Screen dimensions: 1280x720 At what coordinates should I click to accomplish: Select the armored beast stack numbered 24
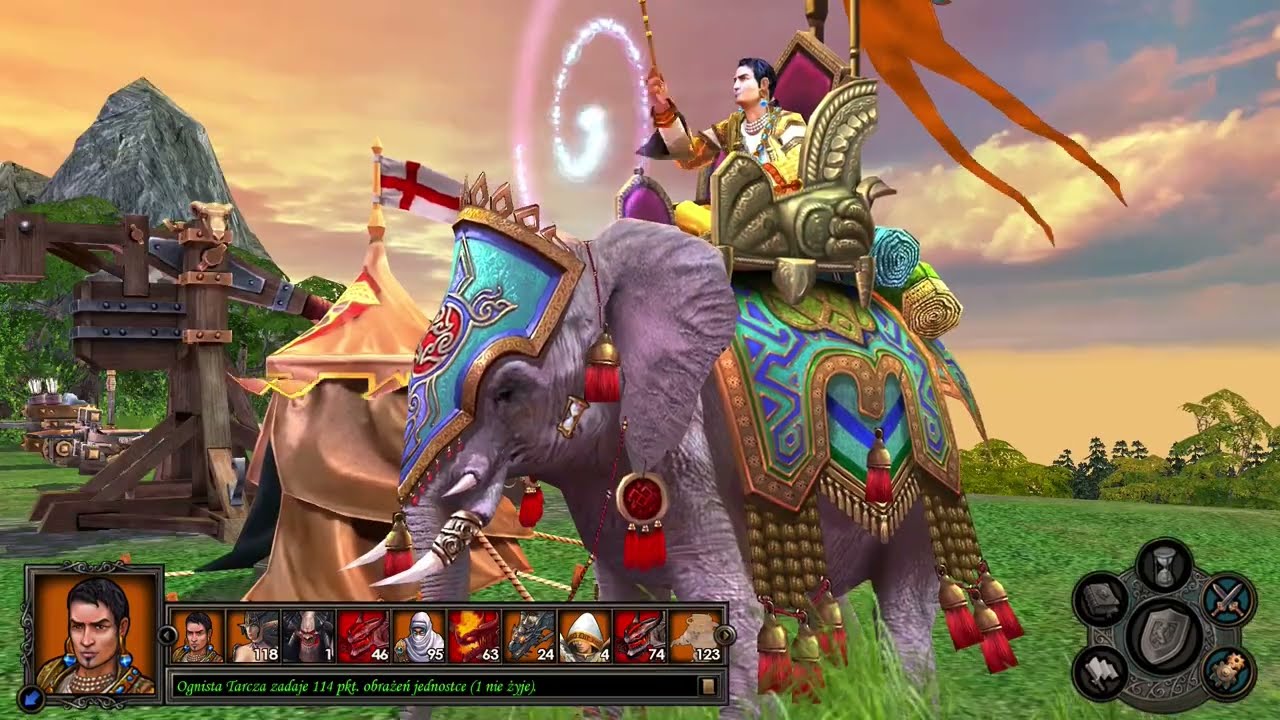click(x=530, y=636)
